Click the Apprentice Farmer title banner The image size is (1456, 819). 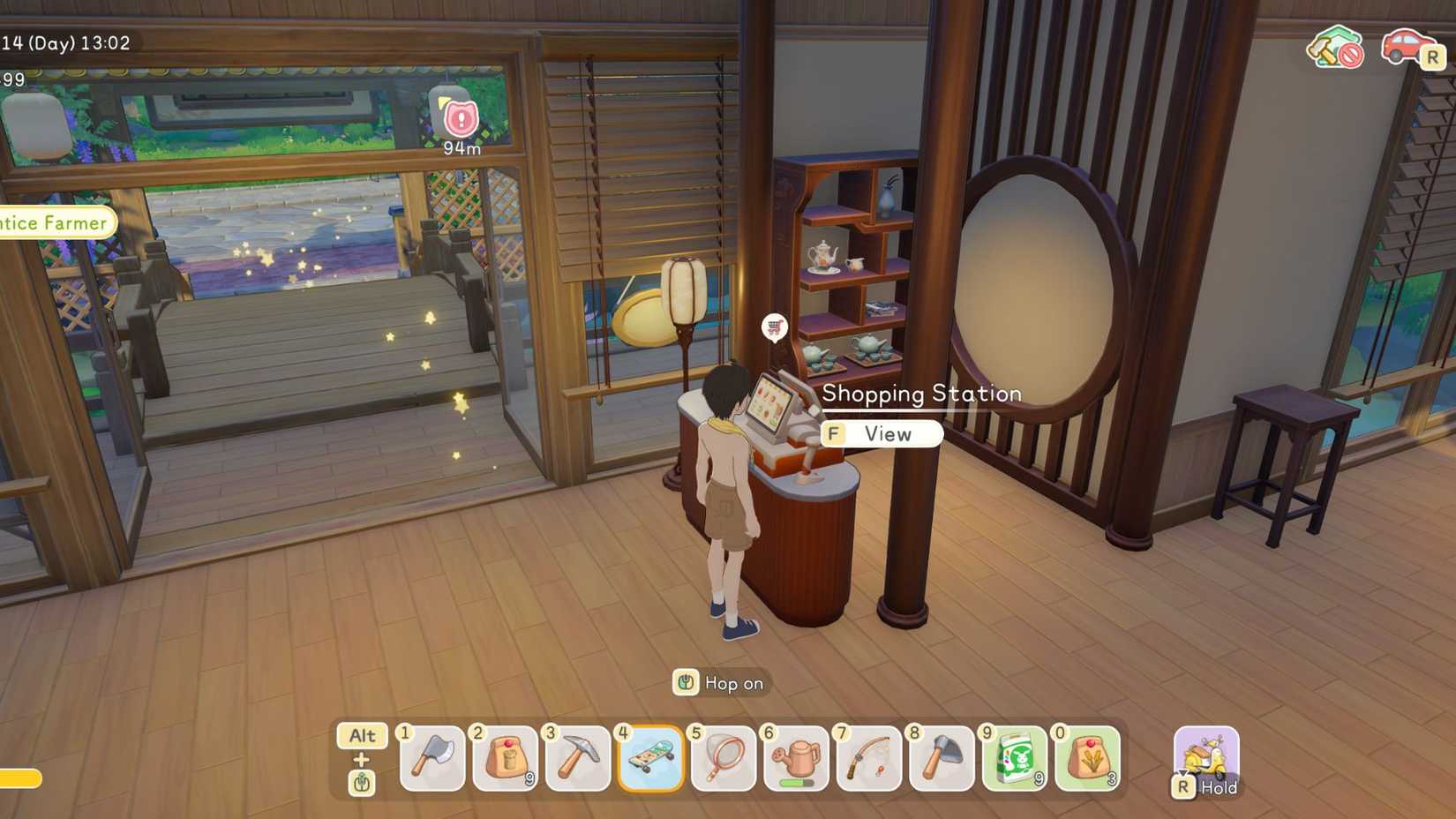(51, 222)
